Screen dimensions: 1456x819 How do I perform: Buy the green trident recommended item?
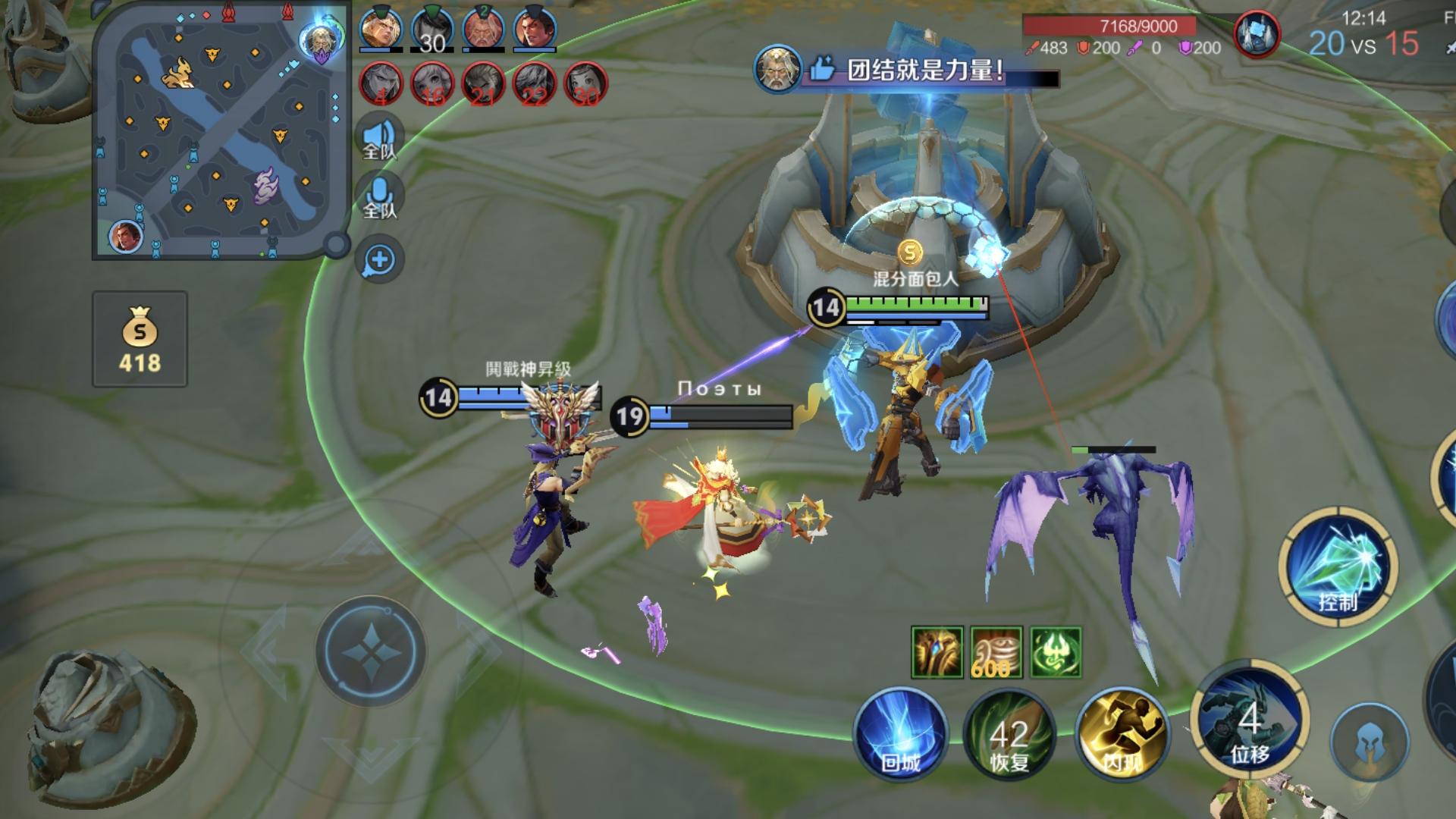1056,652
